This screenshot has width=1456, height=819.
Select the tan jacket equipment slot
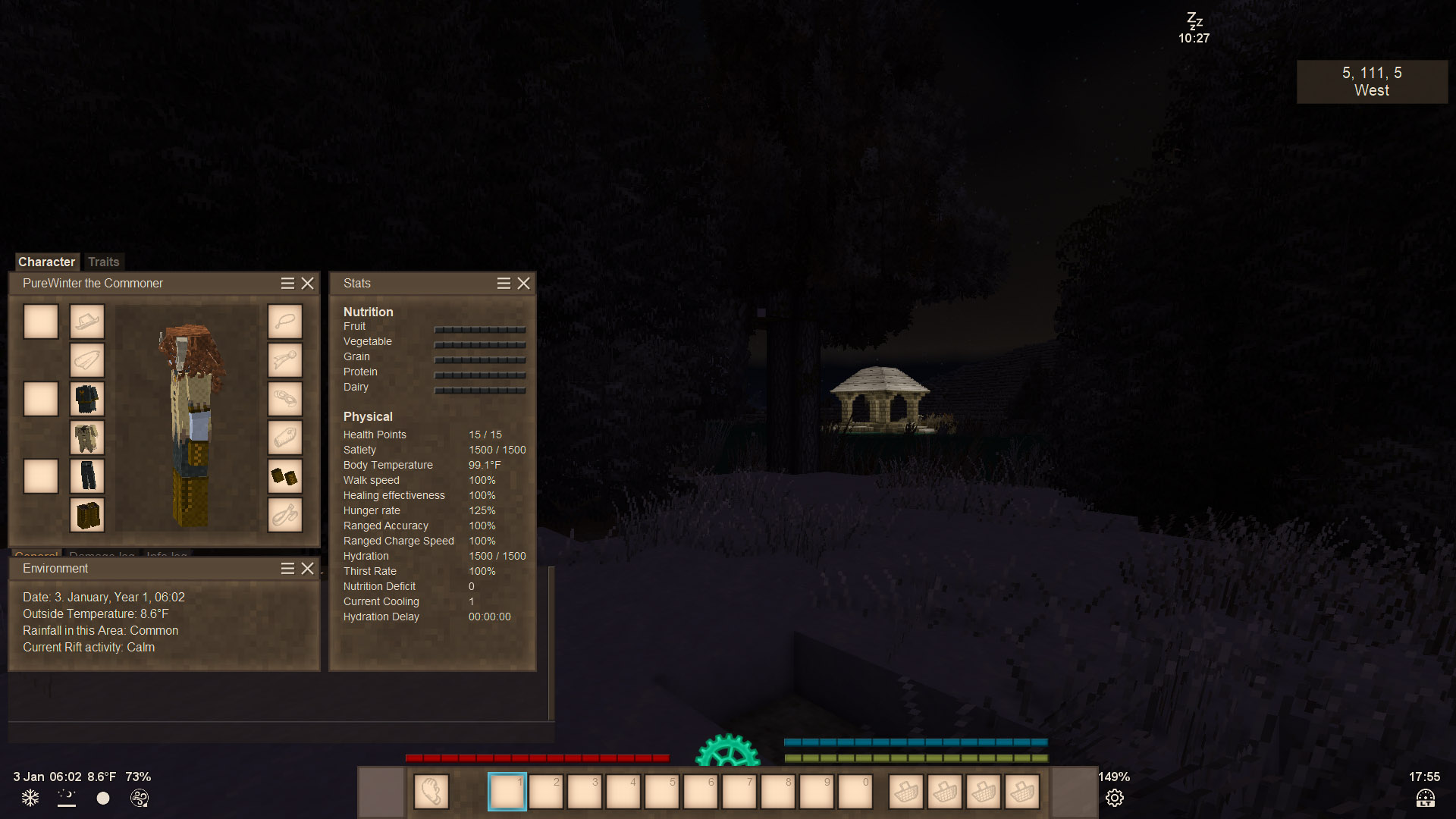pyautogui.click(x=87, y=438)
